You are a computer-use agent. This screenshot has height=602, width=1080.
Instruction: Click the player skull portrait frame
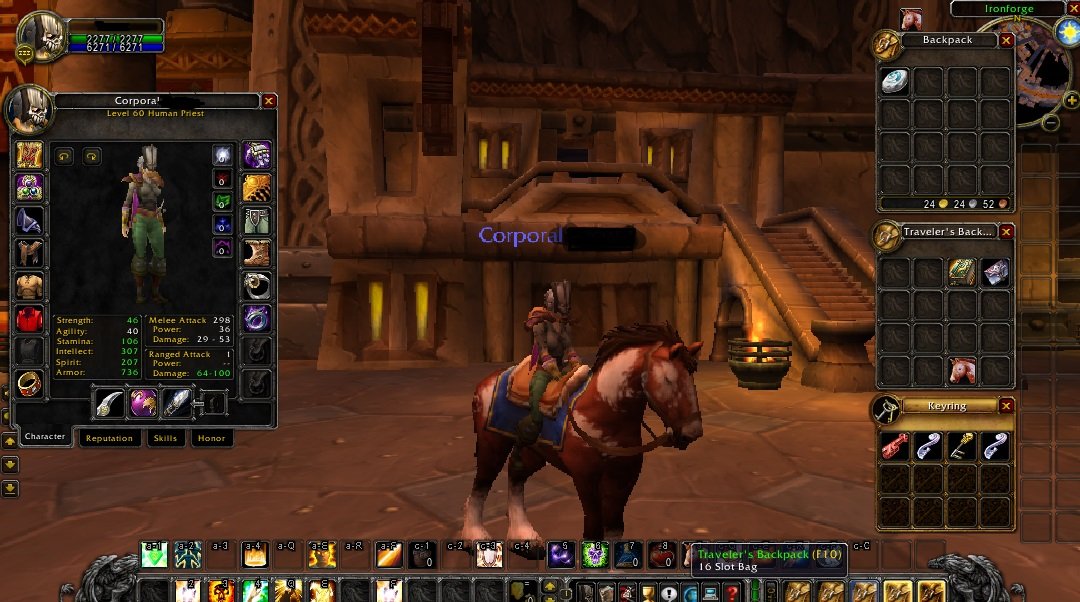pos(41,36)
